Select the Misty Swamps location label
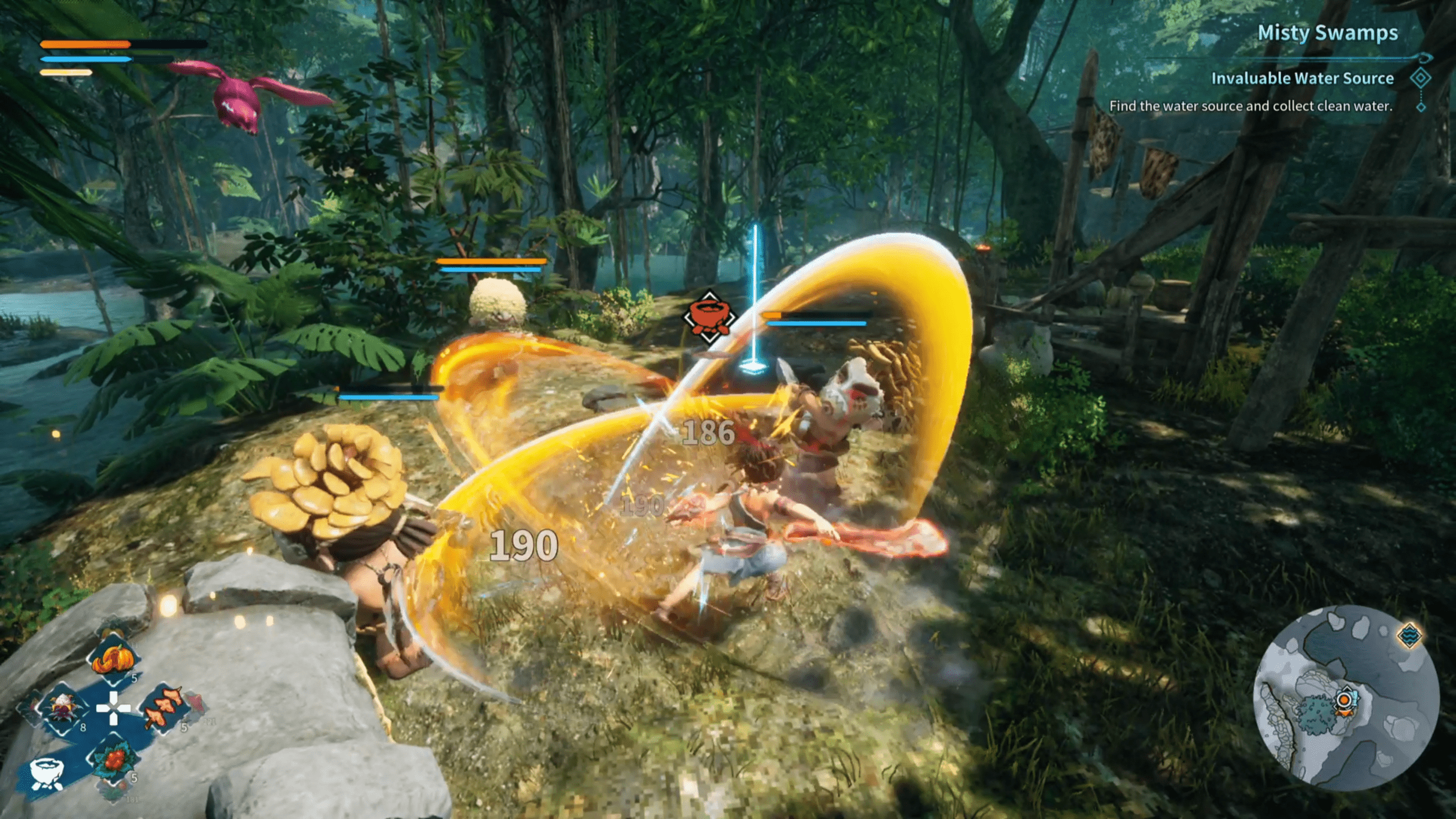Viewport: 1456px width, 819px height. 1327,33
